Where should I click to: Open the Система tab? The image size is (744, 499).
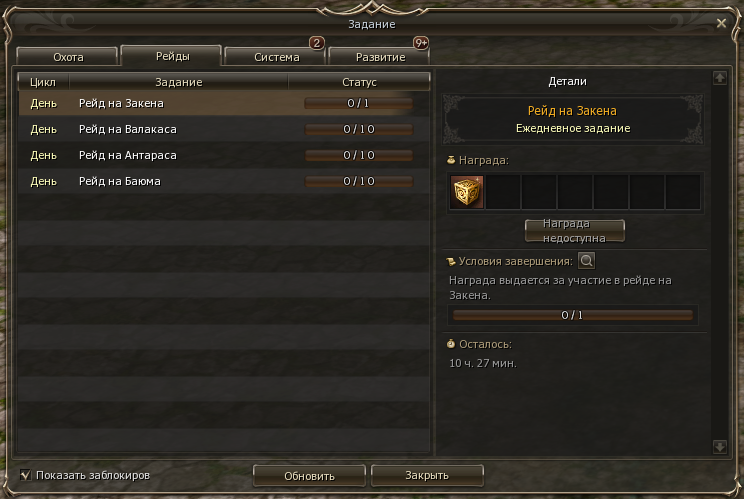coord(276,57)
